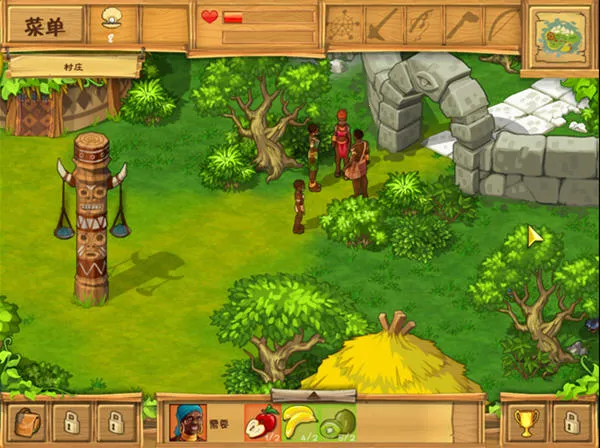Viewport: 600px width, 448px height.
Task: Open the 菜单 menu button
Action: point(44,25)
